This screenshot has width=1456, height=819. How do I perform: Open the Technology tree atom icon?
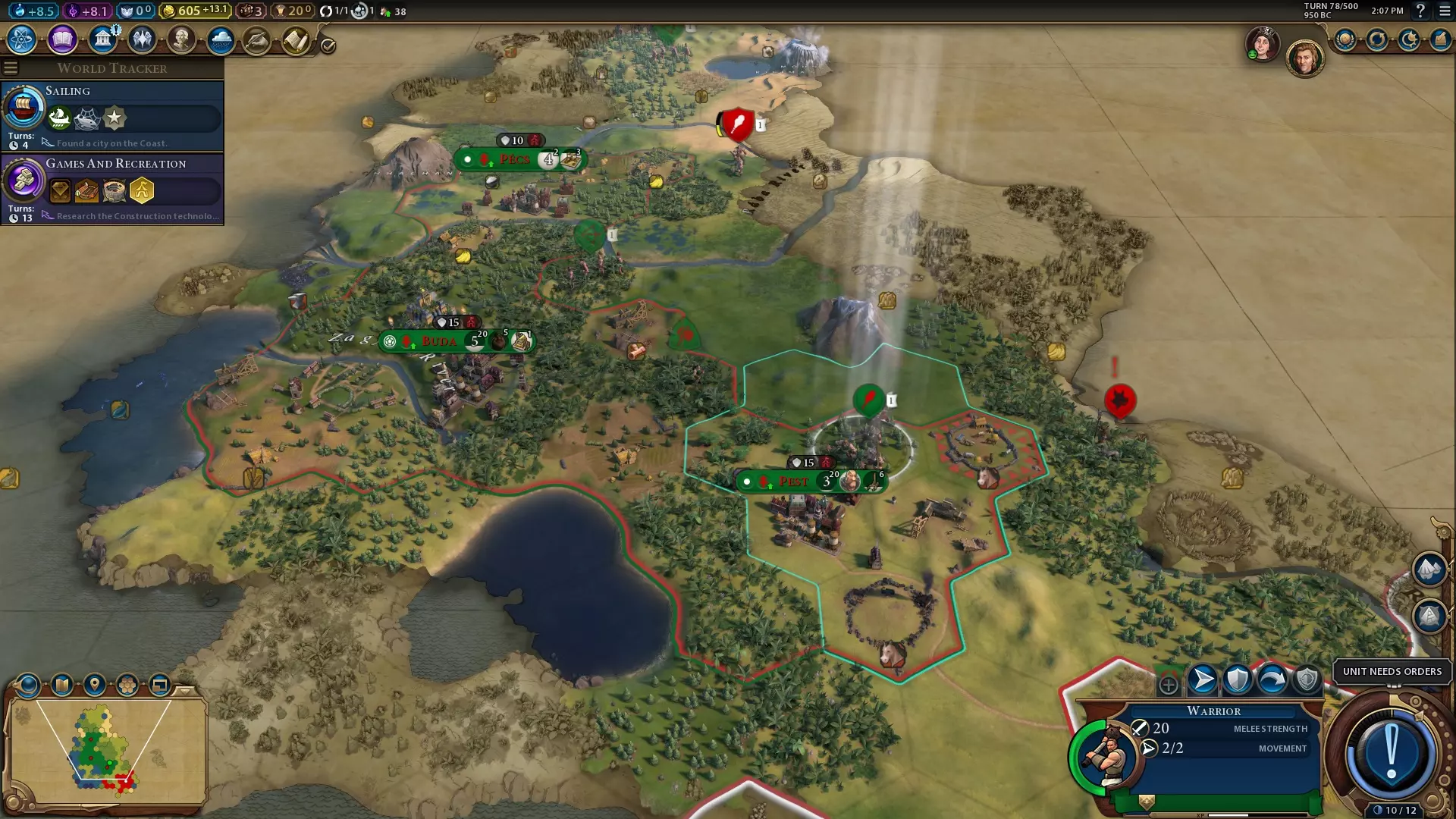click(22, 39)
